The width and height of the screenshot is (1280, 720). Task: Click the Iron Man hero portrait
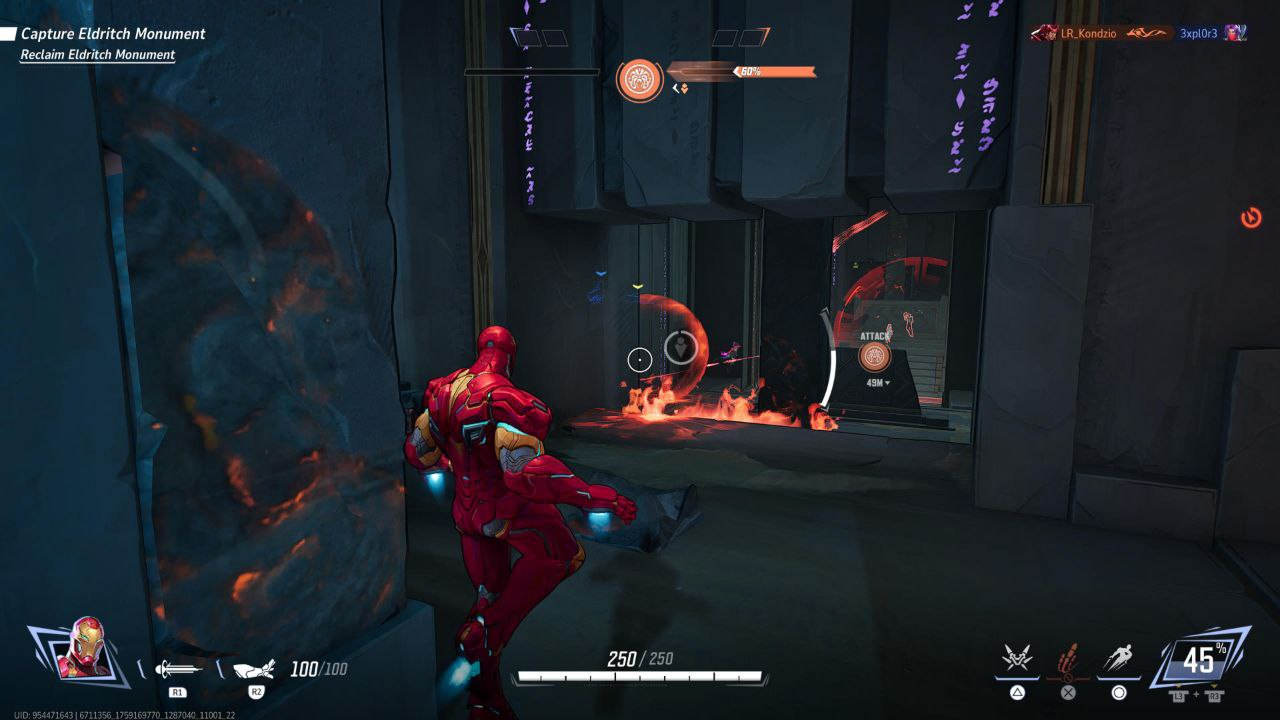[84, 648]
